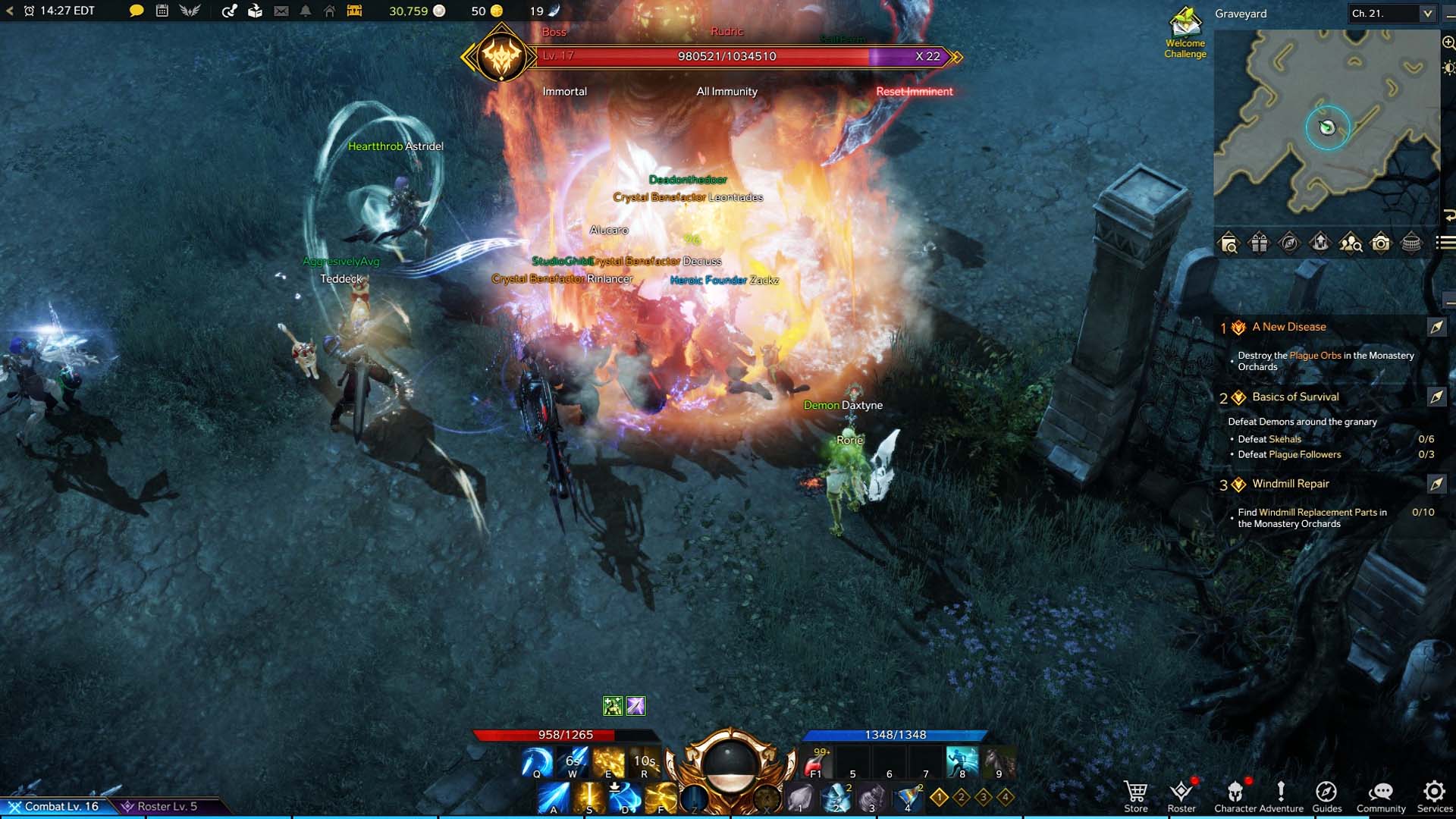Navigate to the Windmill Repair quest quill icon
This screenshot has height=819, width=1456.
pyautogui.click(x=1436, y=484)
